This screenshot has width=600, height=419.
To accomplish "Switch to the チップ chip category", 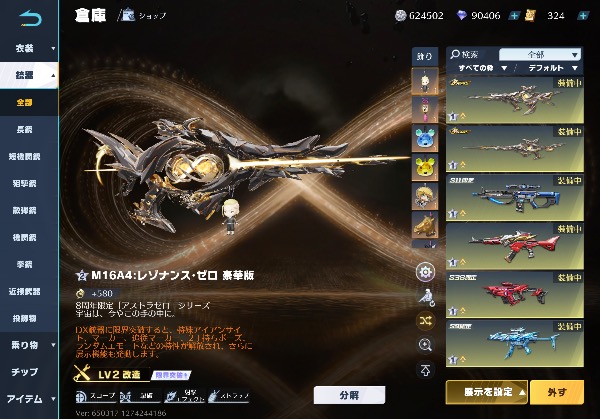I will click(x=27, y=372).
